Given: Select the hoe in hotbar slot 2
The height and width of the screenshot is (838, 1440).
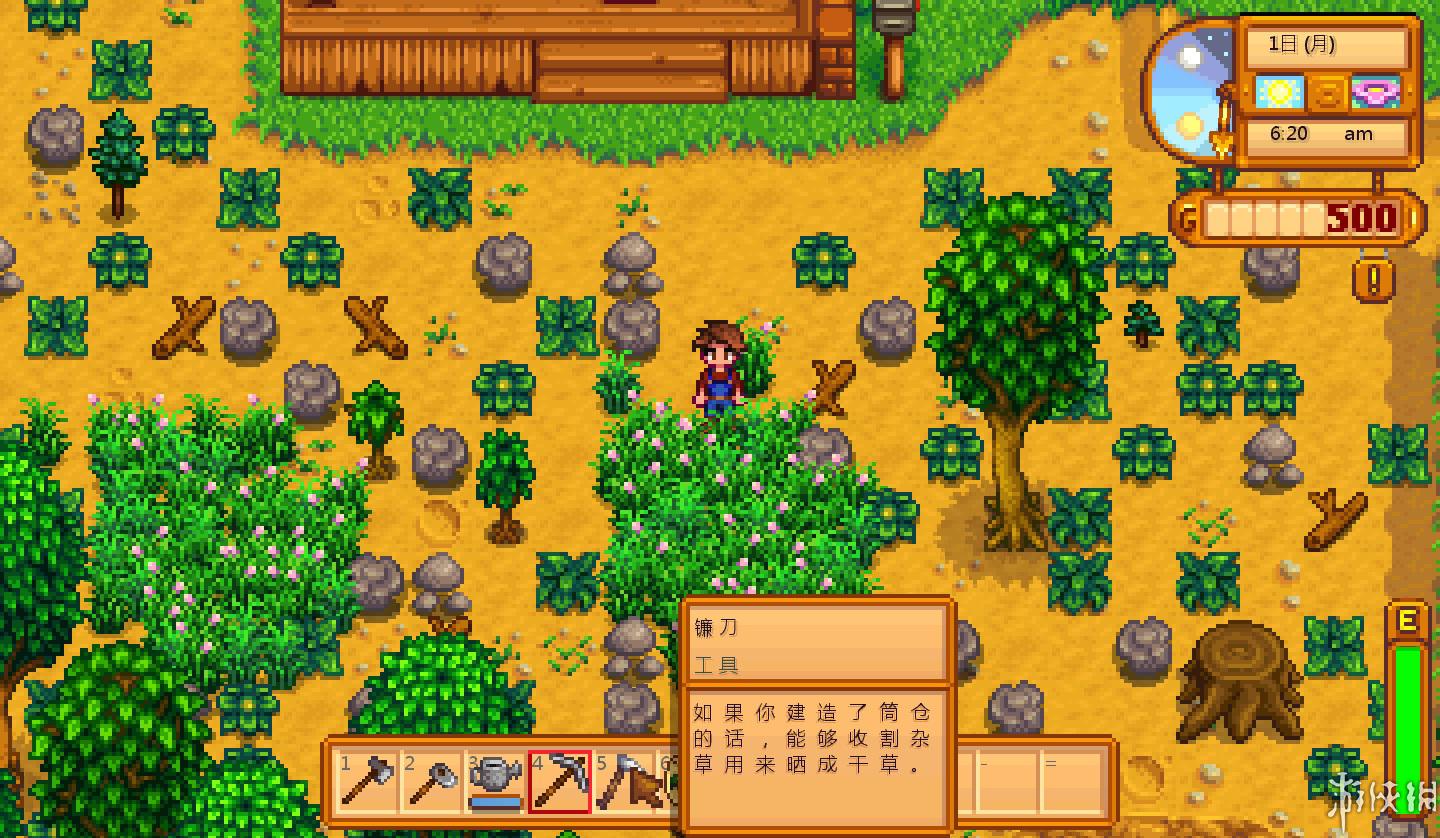Looking at the screenshot, I should [431, 781].
